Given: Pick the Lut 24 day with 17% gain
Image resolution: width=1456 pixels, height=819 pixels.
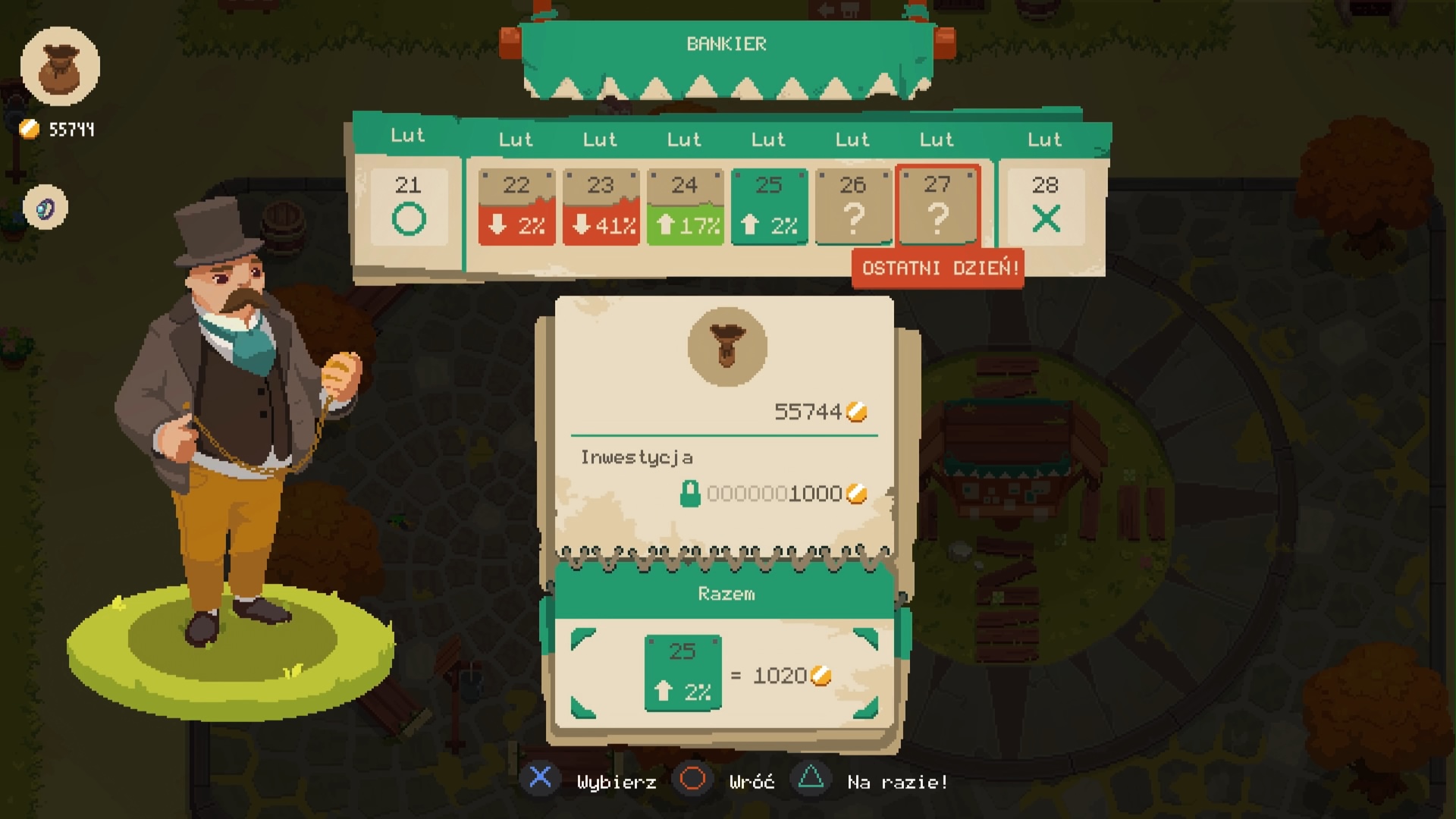Looking at the screenshot, I should 685,206.
